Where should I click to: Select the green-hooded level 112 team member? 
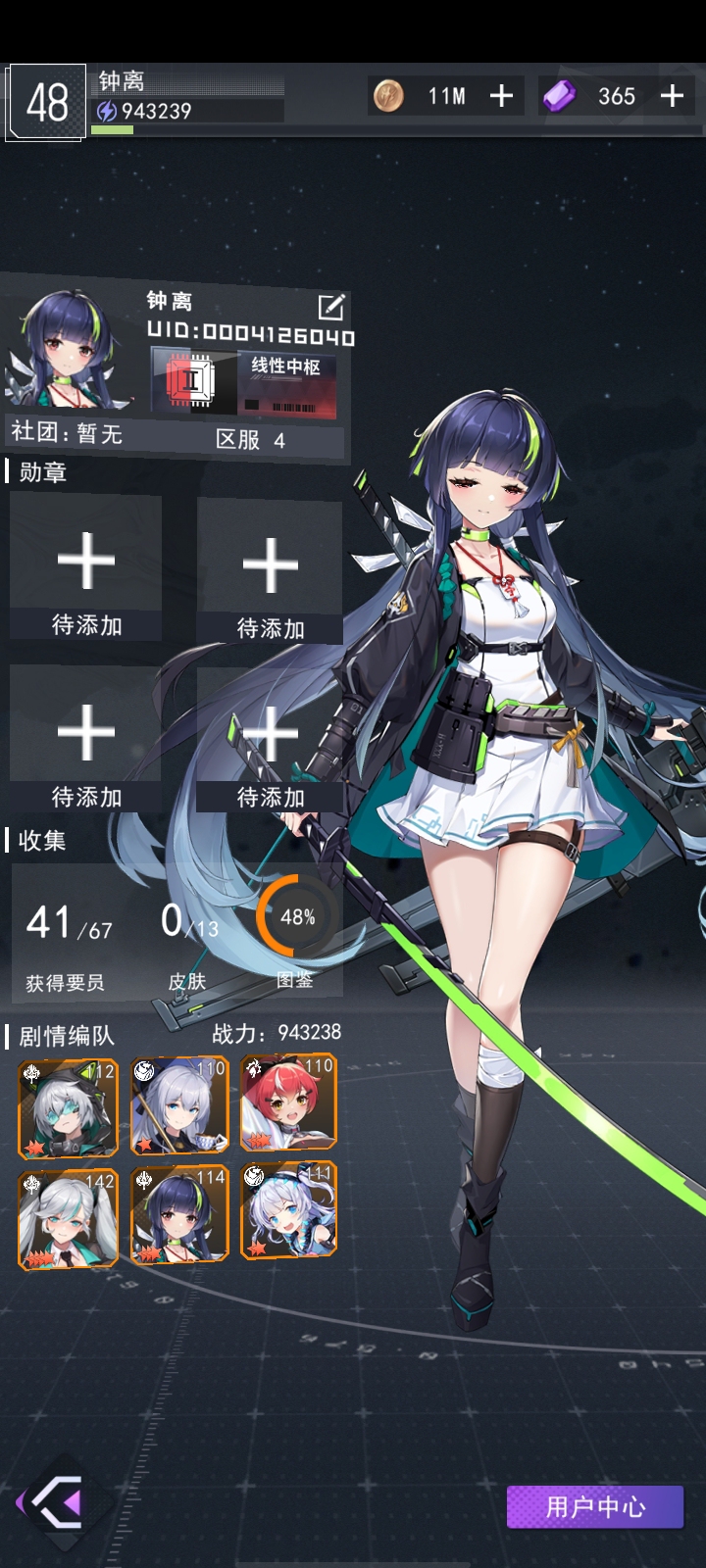68,1107
